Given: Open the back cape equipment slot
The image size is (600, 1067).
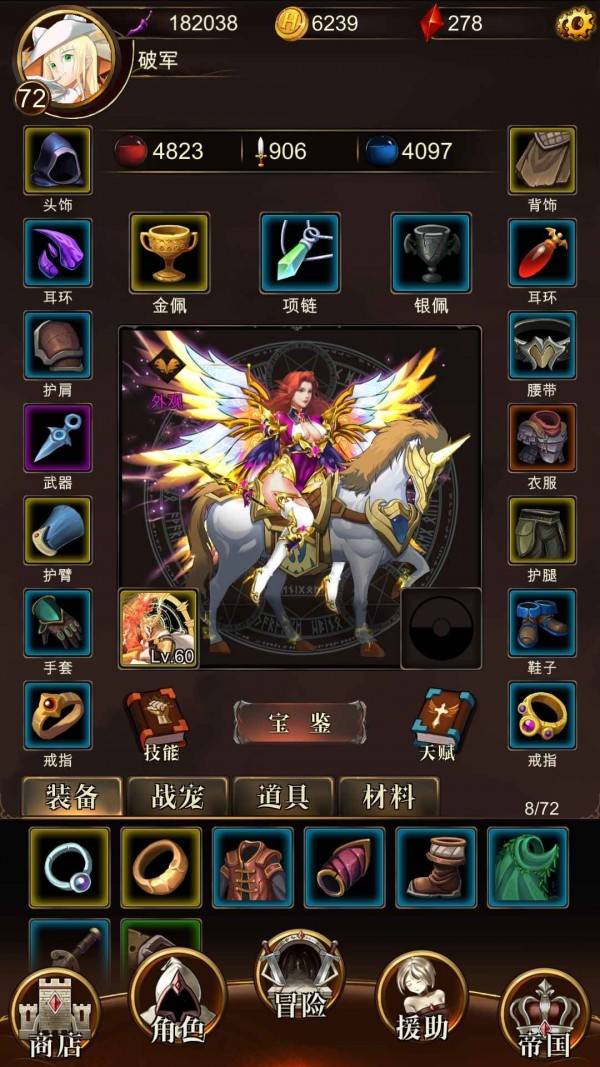Looking at the screenshot, I should [x=542, y=160].
